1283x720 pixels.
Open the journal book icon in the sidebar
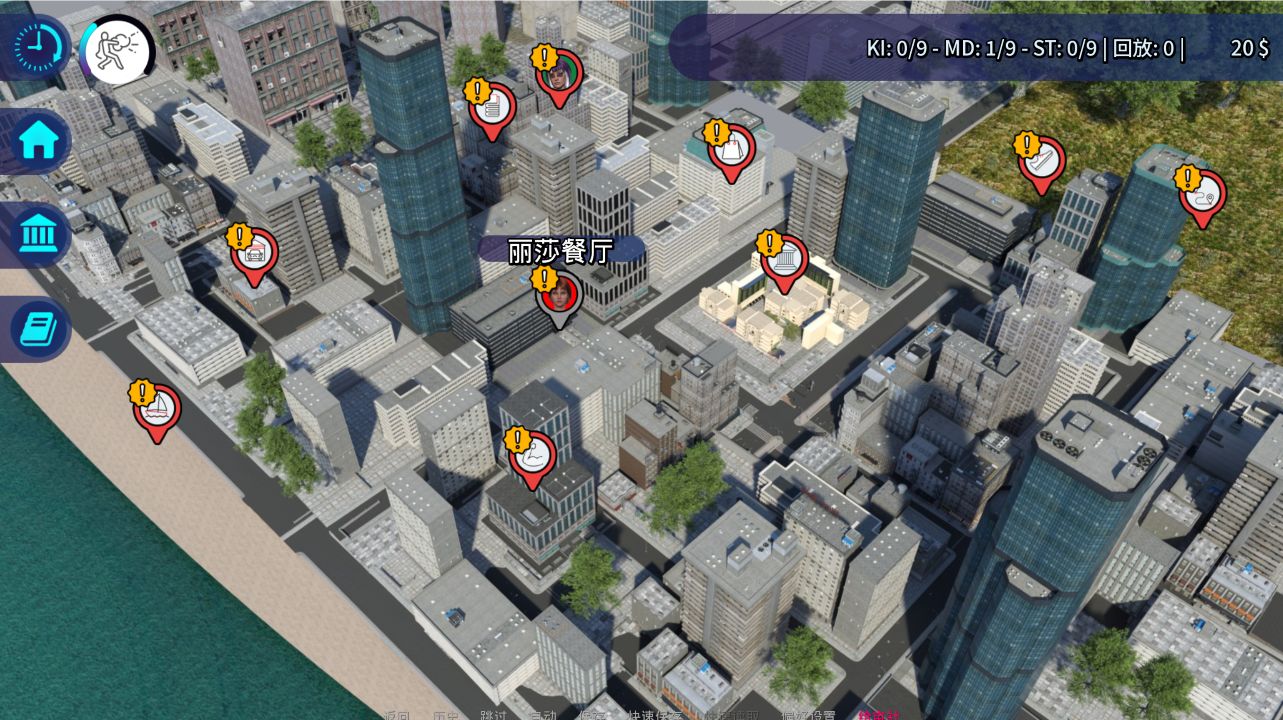37,328
